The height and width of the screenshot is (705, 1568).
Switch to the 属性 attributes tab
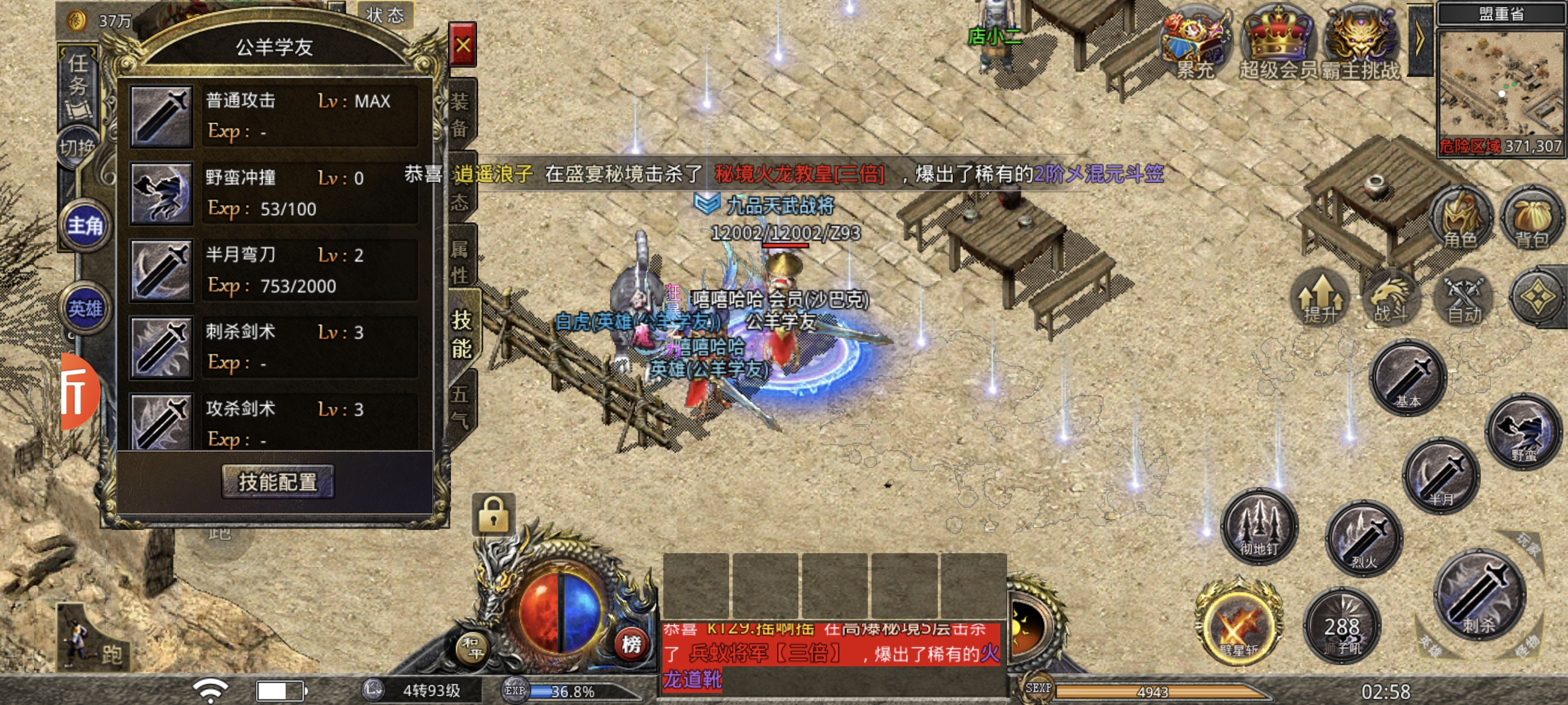coord(460,262)
